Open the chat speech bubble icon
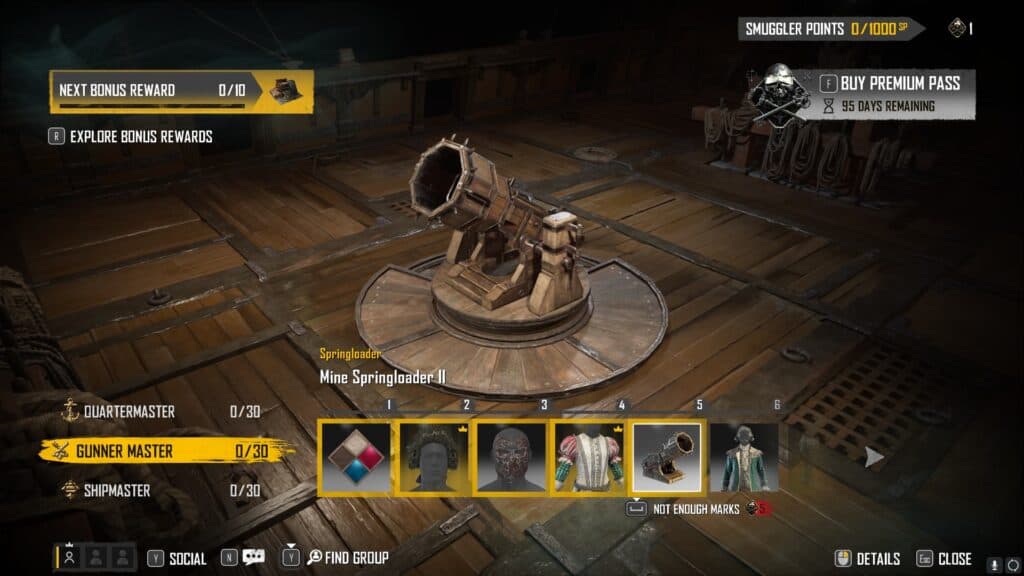The height and width of the screenshot is (576, 1024). pos(254,558)
